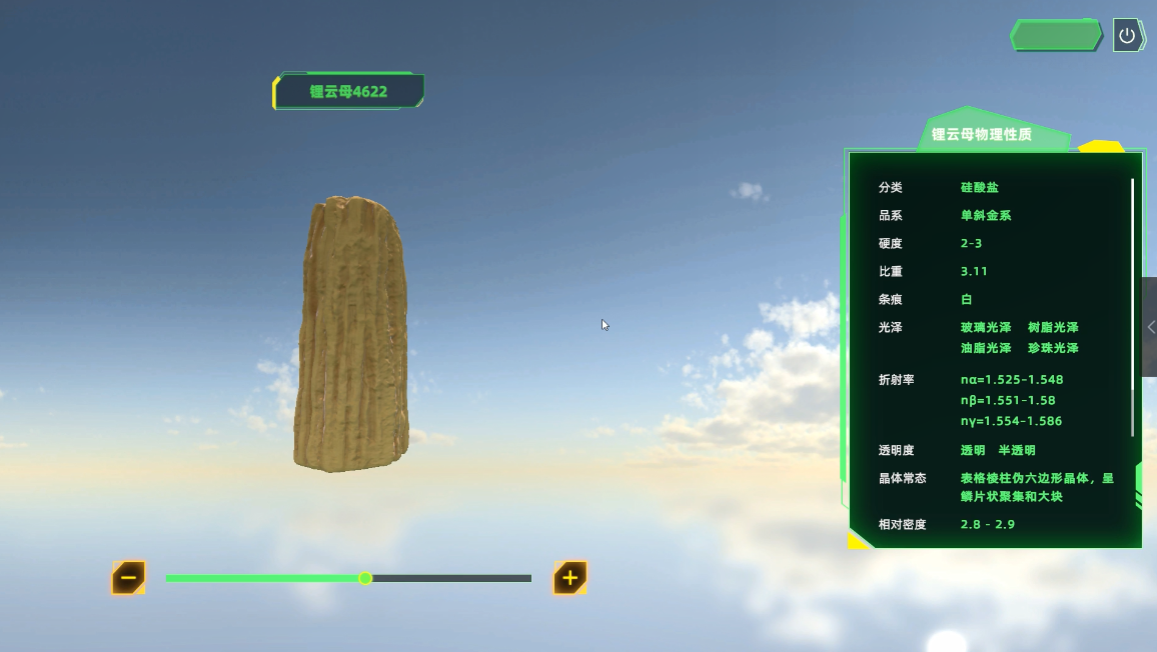Increase zoom with the plus button

[x=570, y=577]
